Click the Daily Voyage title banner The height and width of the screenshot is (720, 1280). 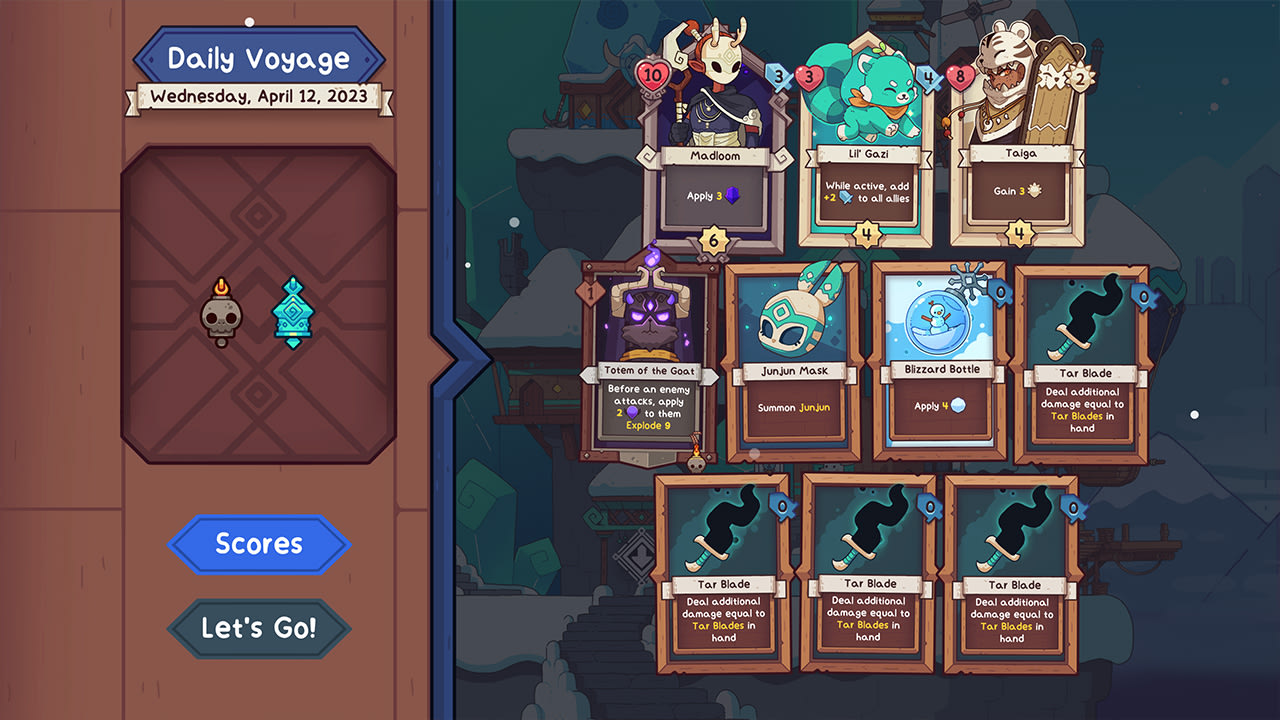[259, 57]
